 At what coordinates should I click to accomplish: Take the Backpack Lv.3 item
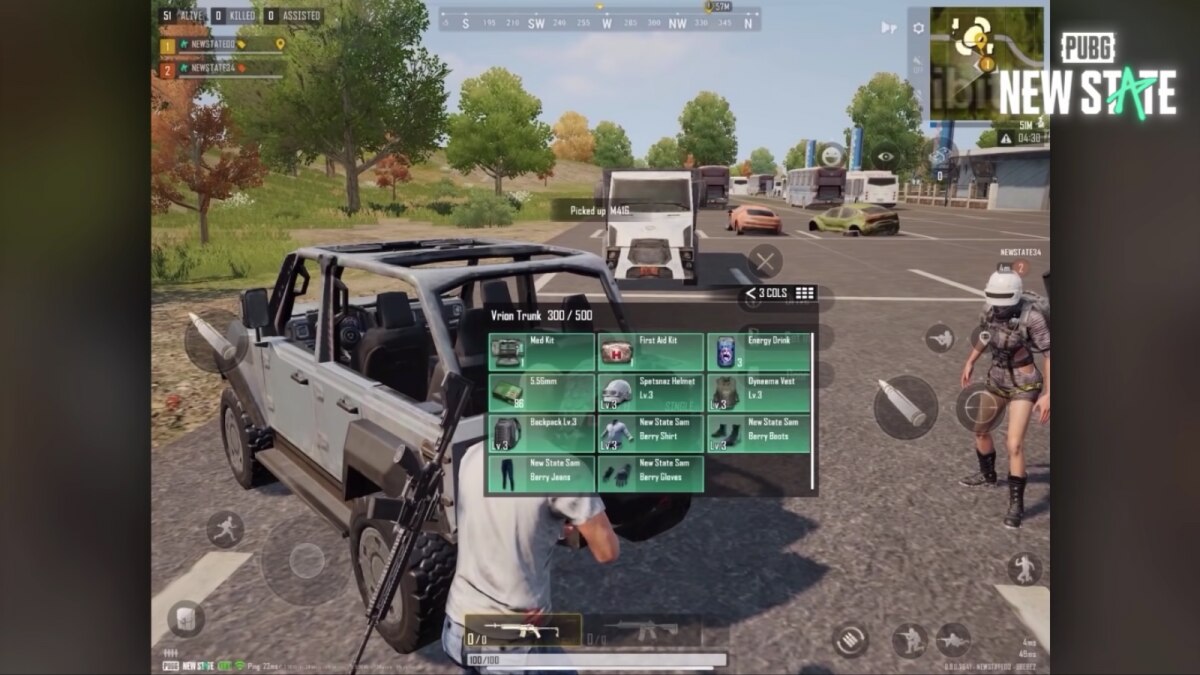[541, 434]
